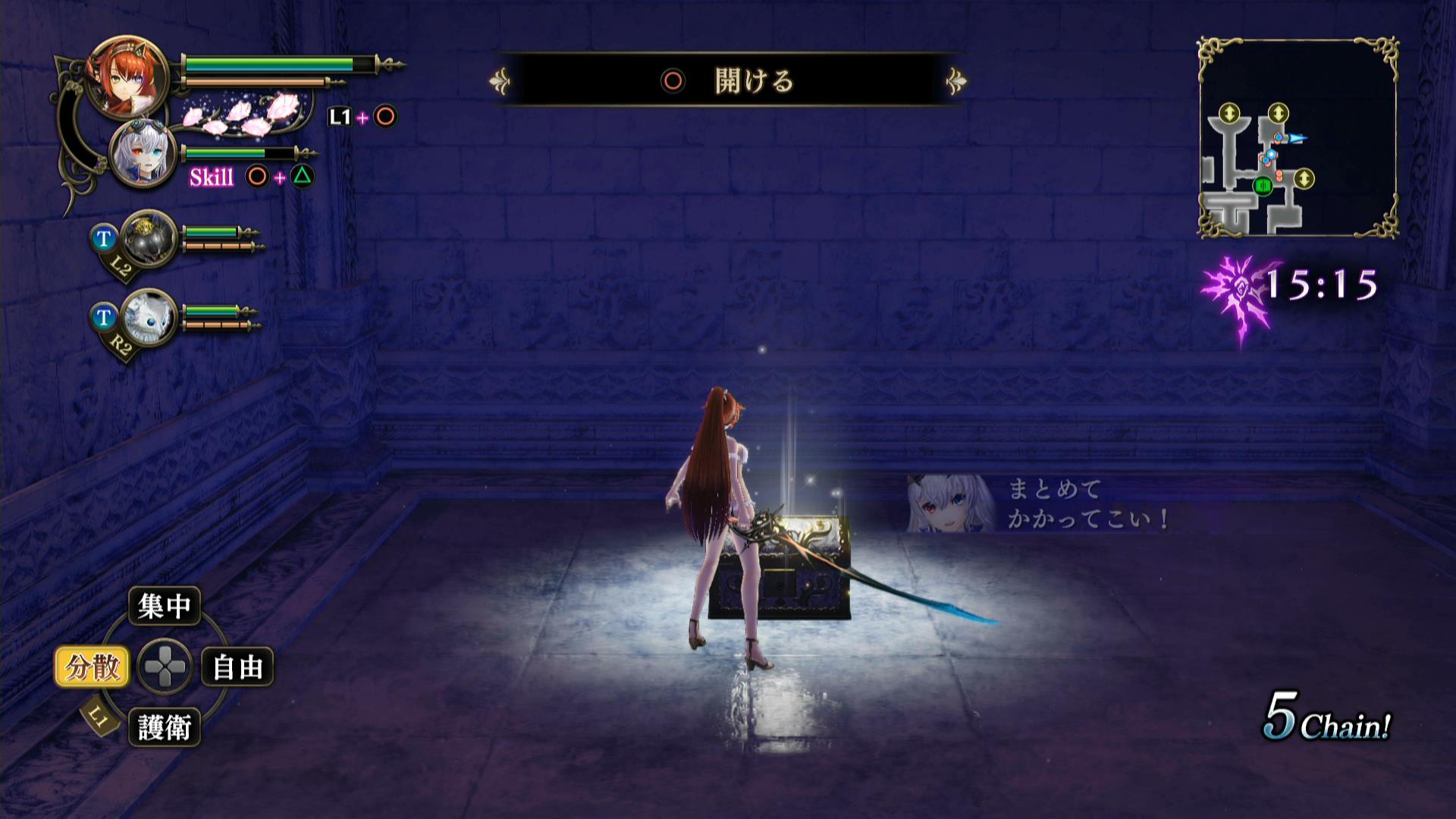The width and height of the screenshot is (1456, 819).
Task: Choose the 分散 formation command
Action: [x=92, y=667]
